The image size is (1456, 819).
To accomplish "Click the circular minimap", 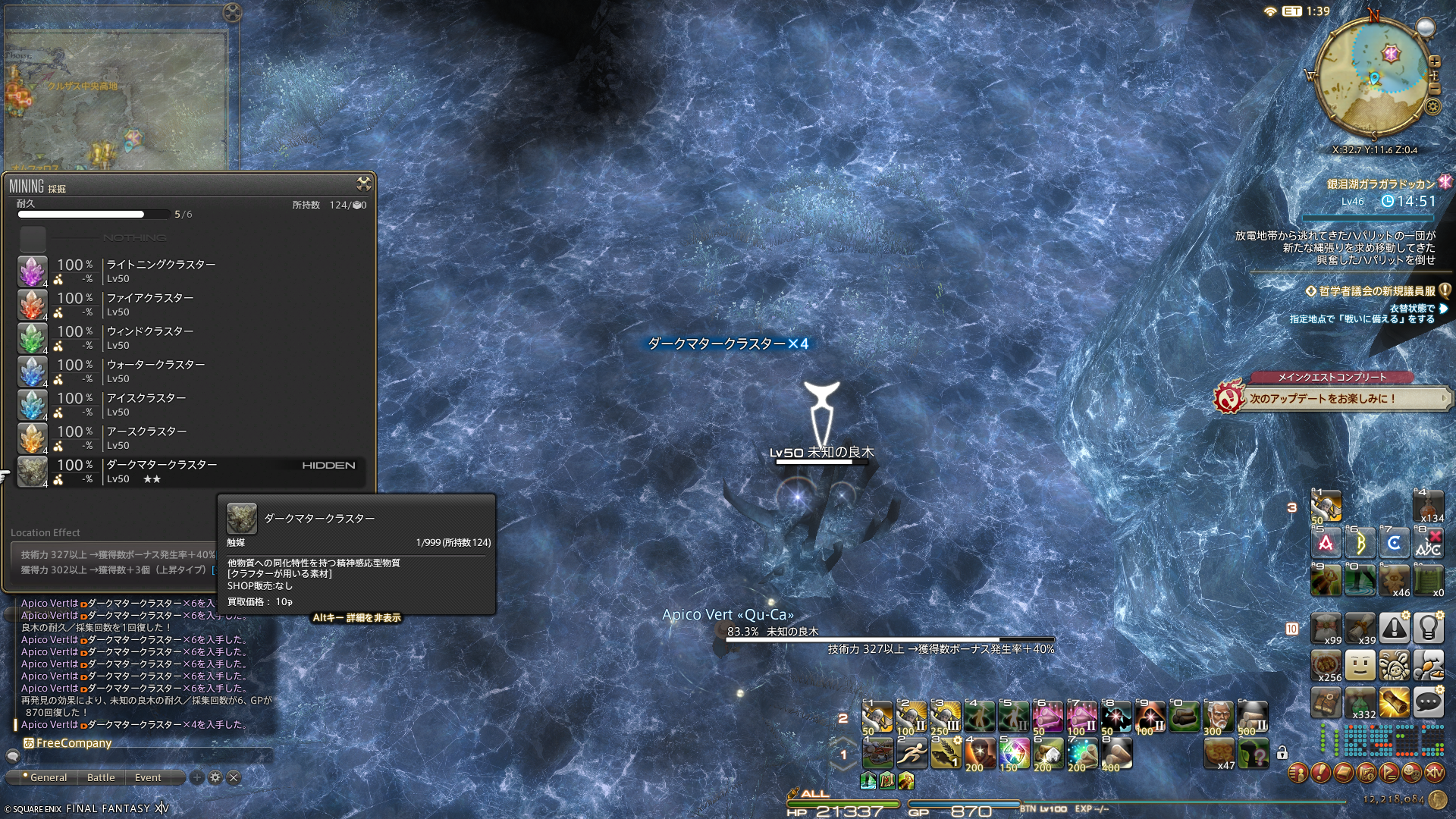I will click(1373, 77).
